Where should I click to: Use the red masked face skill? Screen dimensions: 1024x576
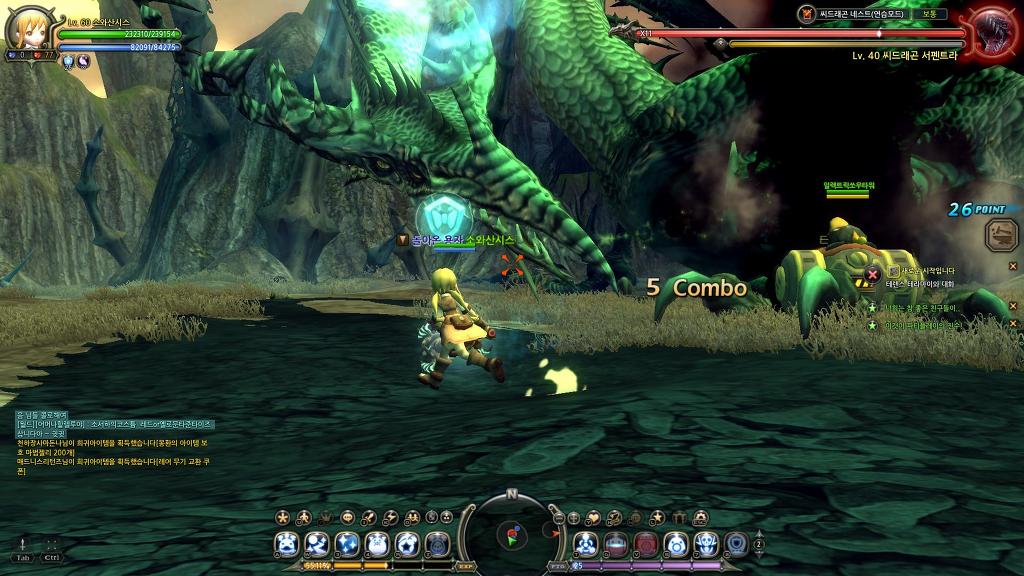pos(646,544)
